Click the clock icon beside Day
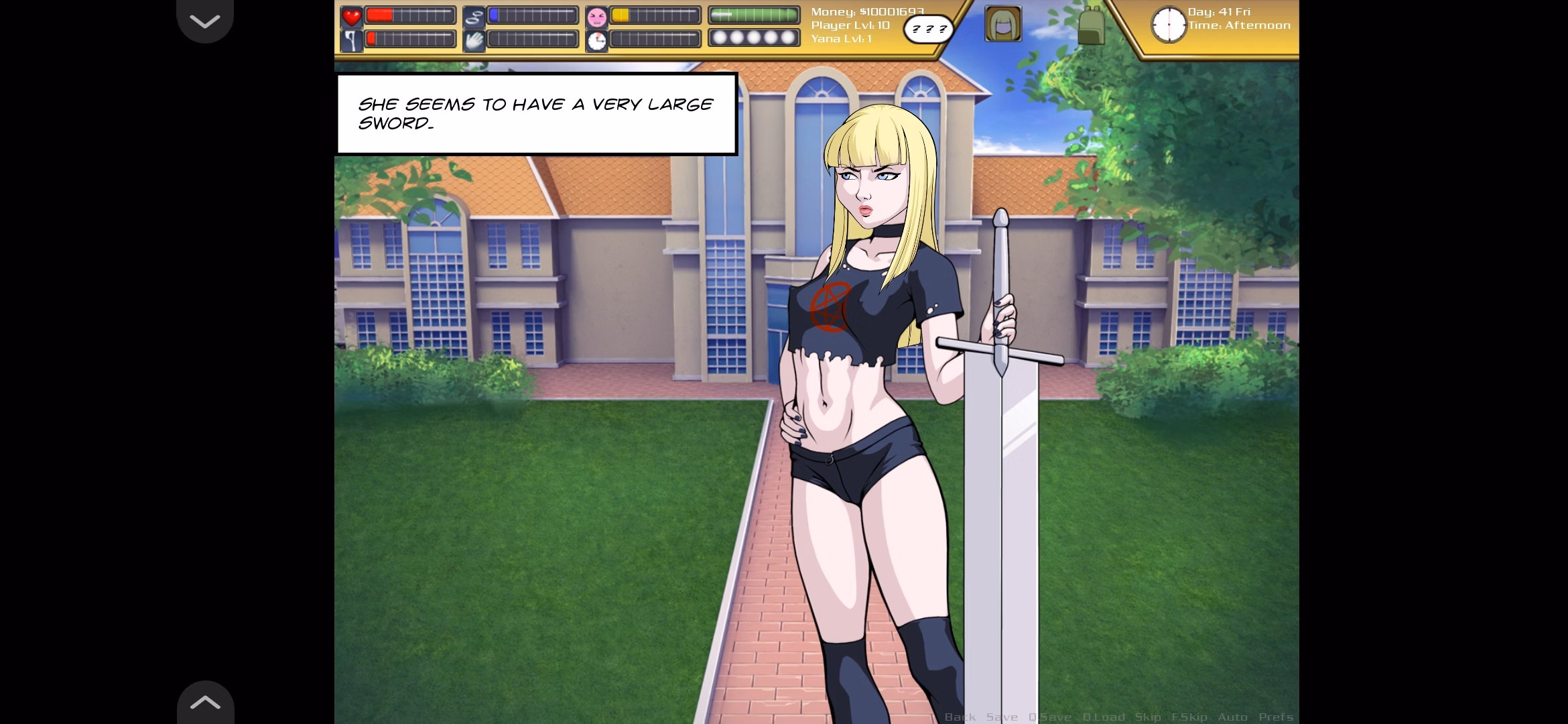Screen dimensions: 1568x724 [x=1168, y=25]
